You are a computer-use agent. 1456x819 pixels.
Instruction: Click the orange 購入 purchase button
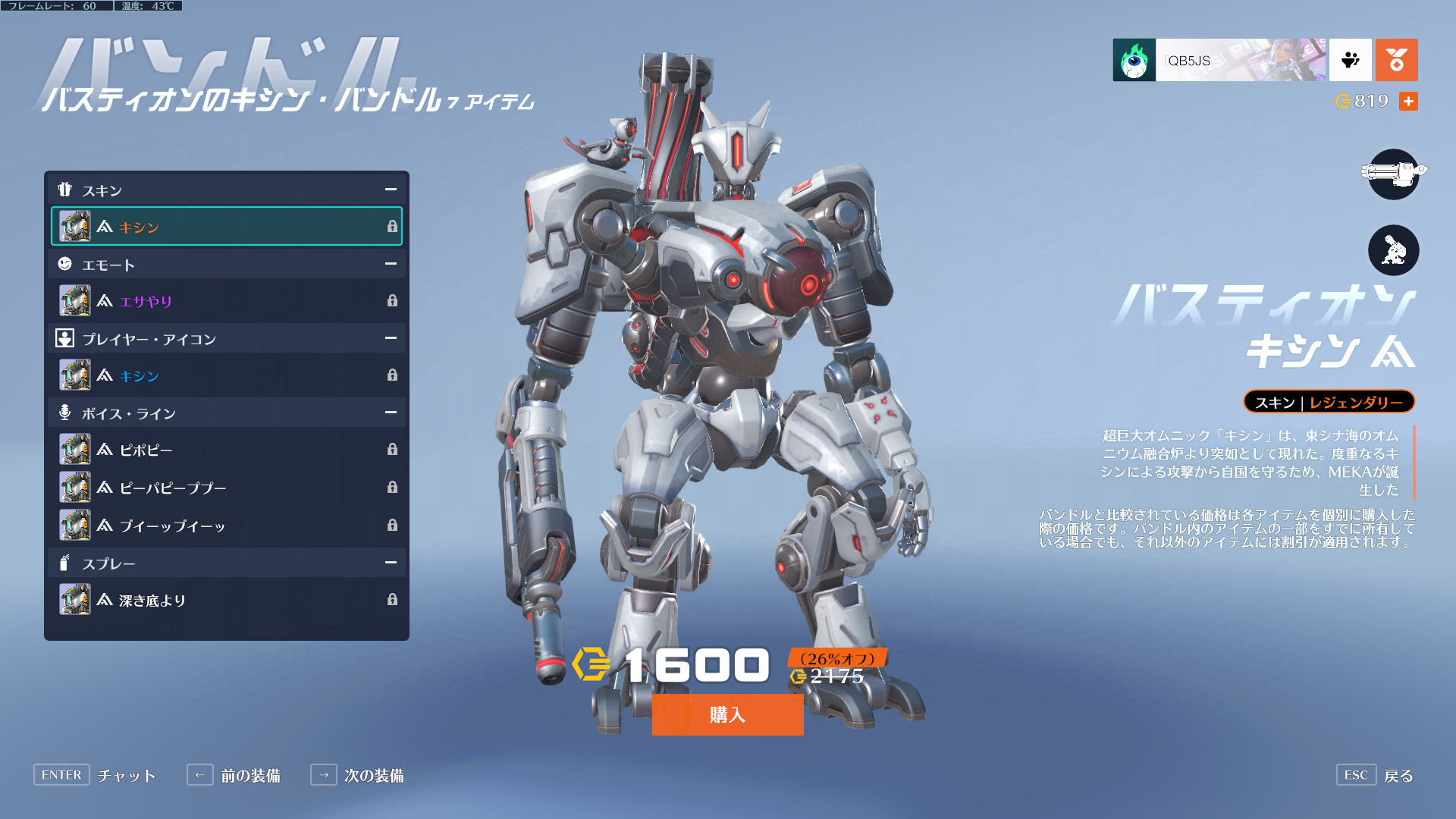click(727, 714)
